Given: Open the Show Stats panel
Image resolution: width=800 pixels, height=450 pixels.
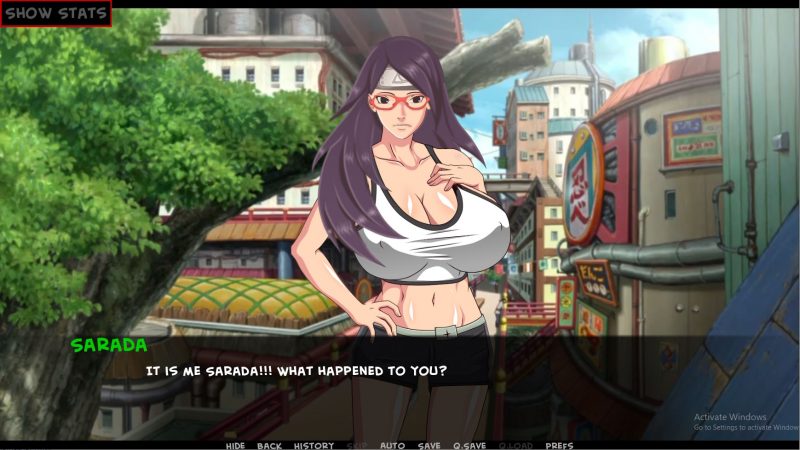Looking at the screenshot, I should (55, 14).
